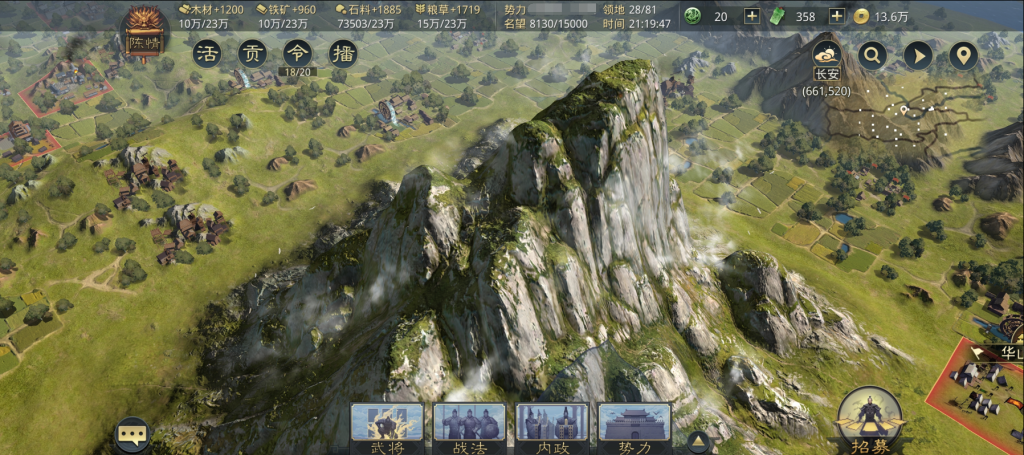Expand the bottom menu arrow toggle
The width and height of the screenshot is (1024, 455).
click(698, 441)
